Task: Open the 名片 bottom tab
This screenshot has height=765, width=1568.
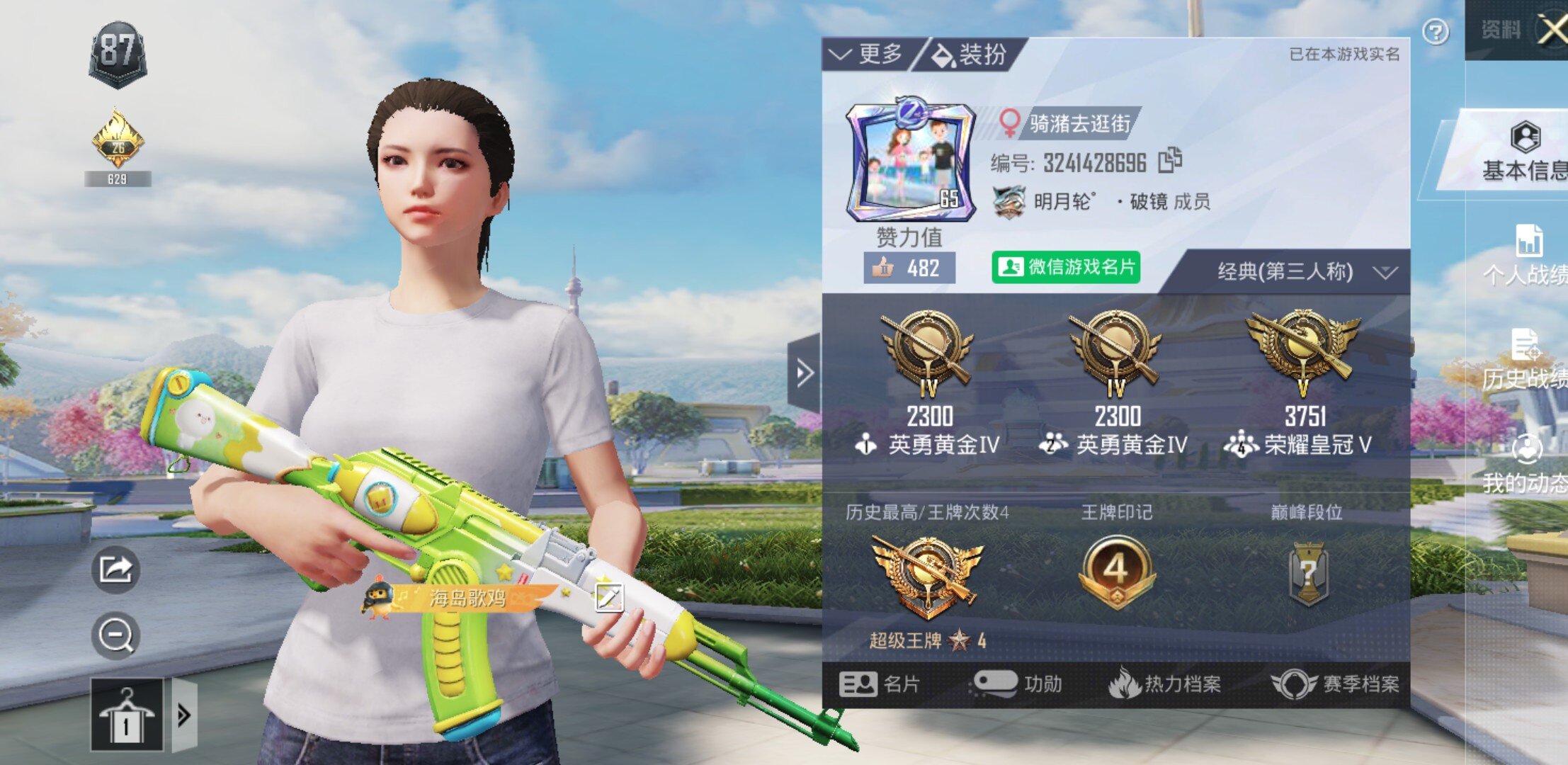Action: coord(880,684)
